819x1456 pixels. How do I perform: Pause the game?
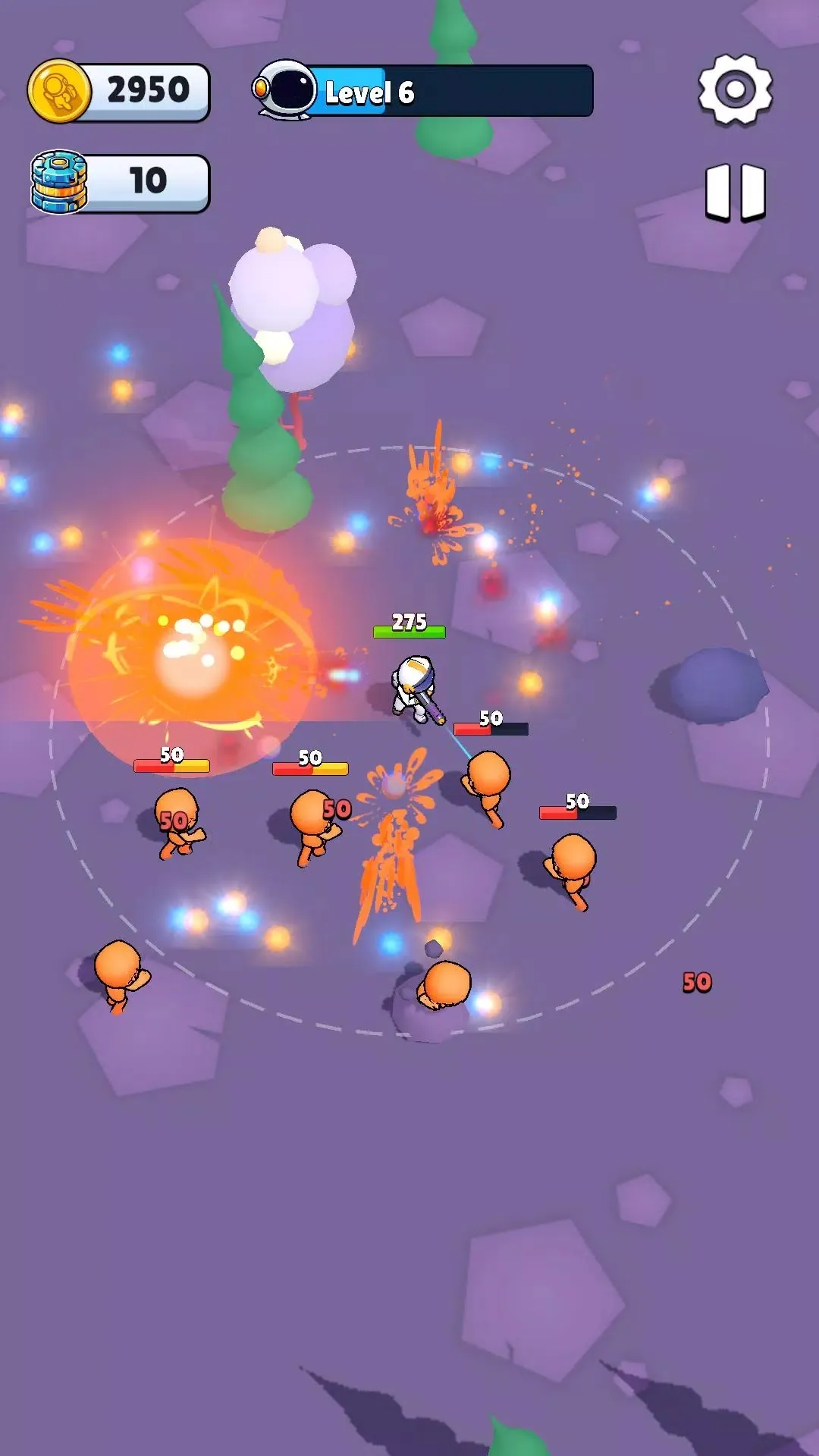(735, 192)
